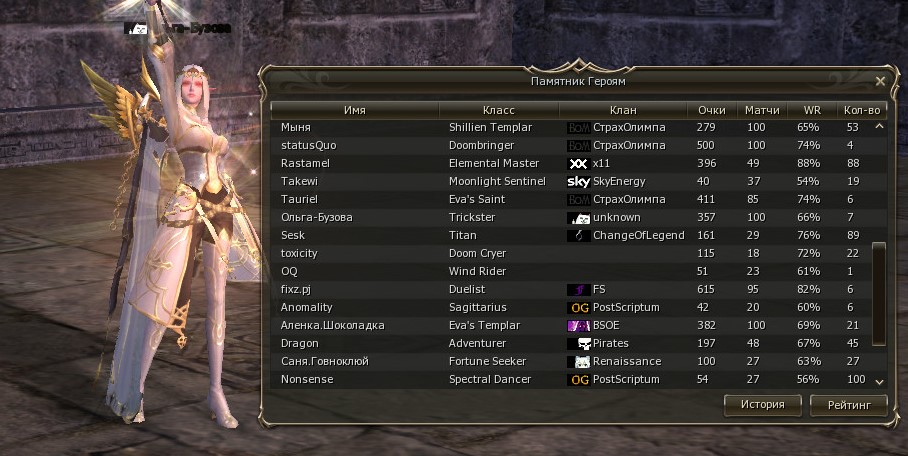Sort by the Кол-во column header
The width and height of the screenshot is (908, 456).
tap(862, 110)
